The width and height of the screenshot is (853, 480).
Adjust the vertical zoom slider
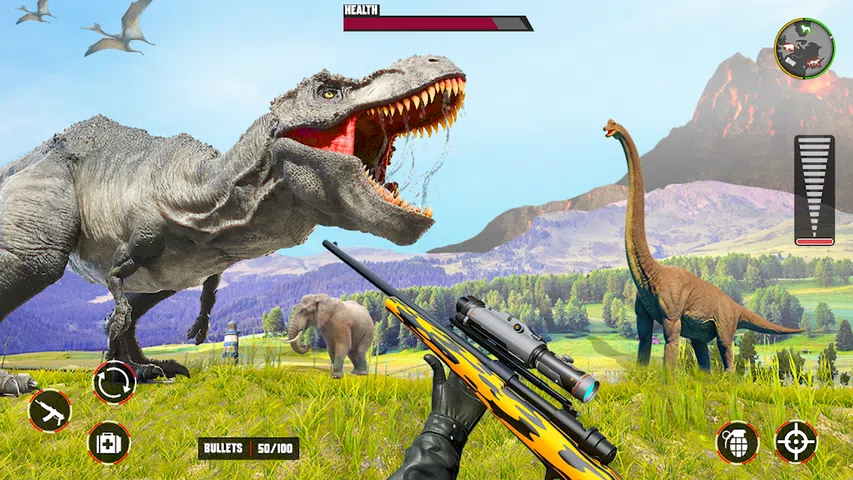click(x=814, y=190)
